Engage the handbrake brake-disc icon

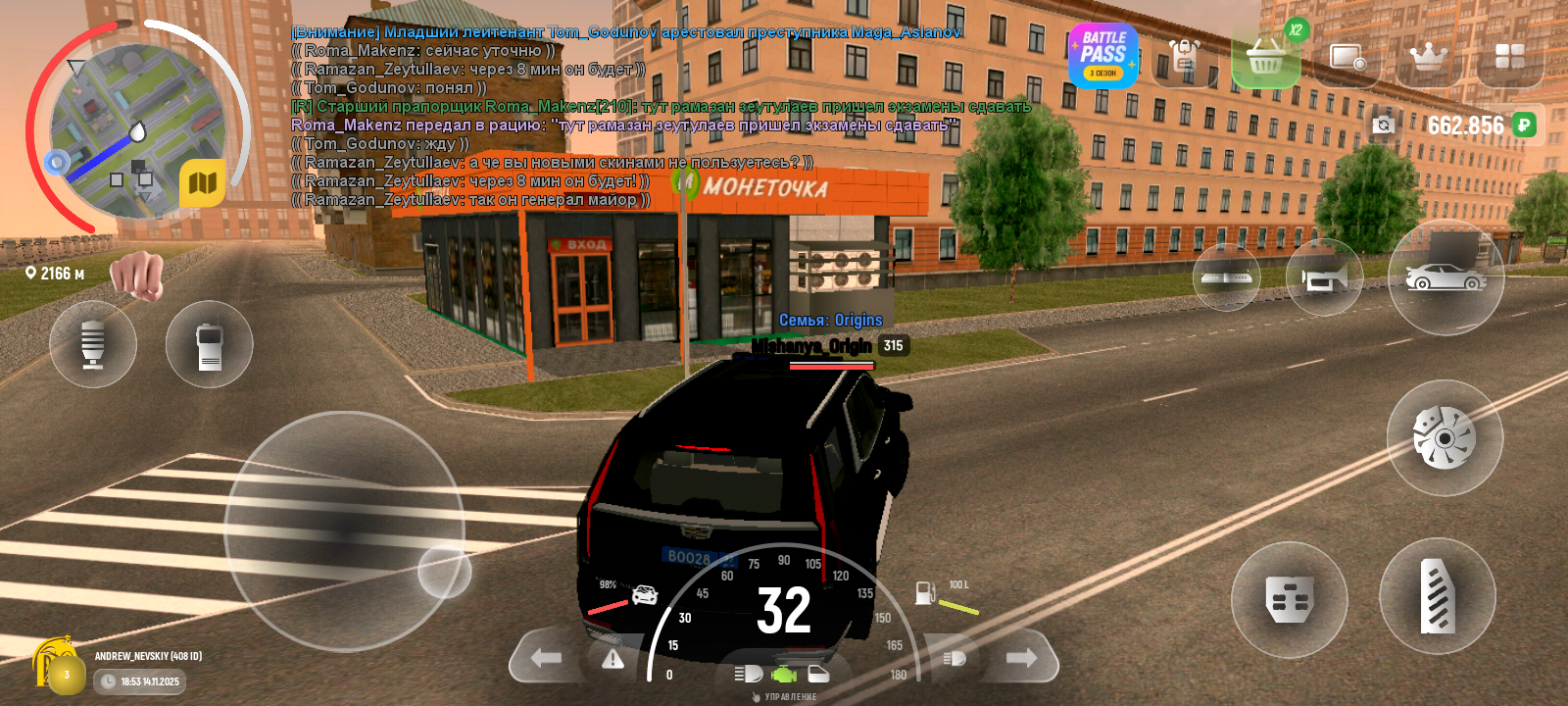click(x=1441, y=438)
